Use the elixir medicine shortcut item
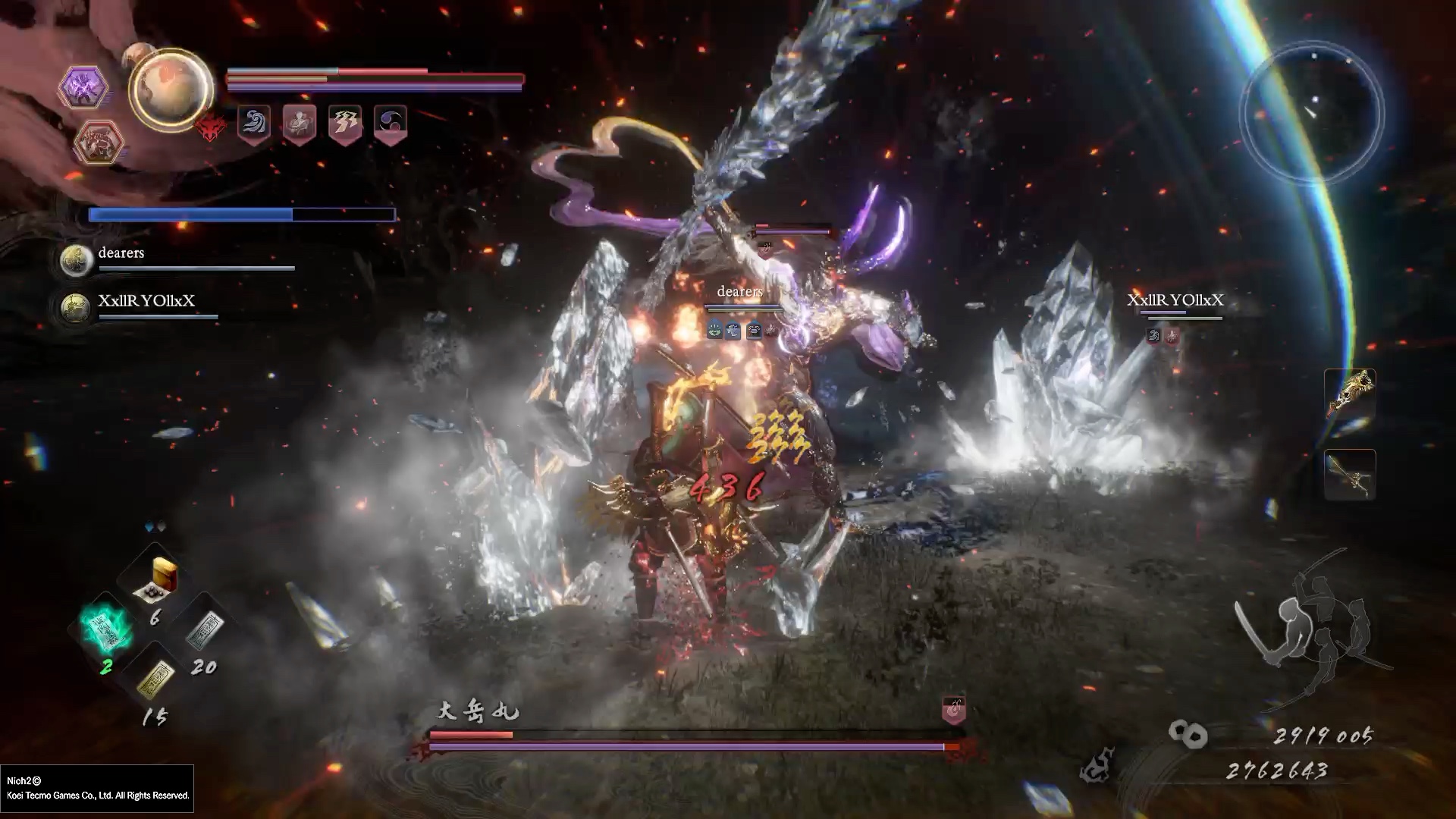 pos(159,578)
